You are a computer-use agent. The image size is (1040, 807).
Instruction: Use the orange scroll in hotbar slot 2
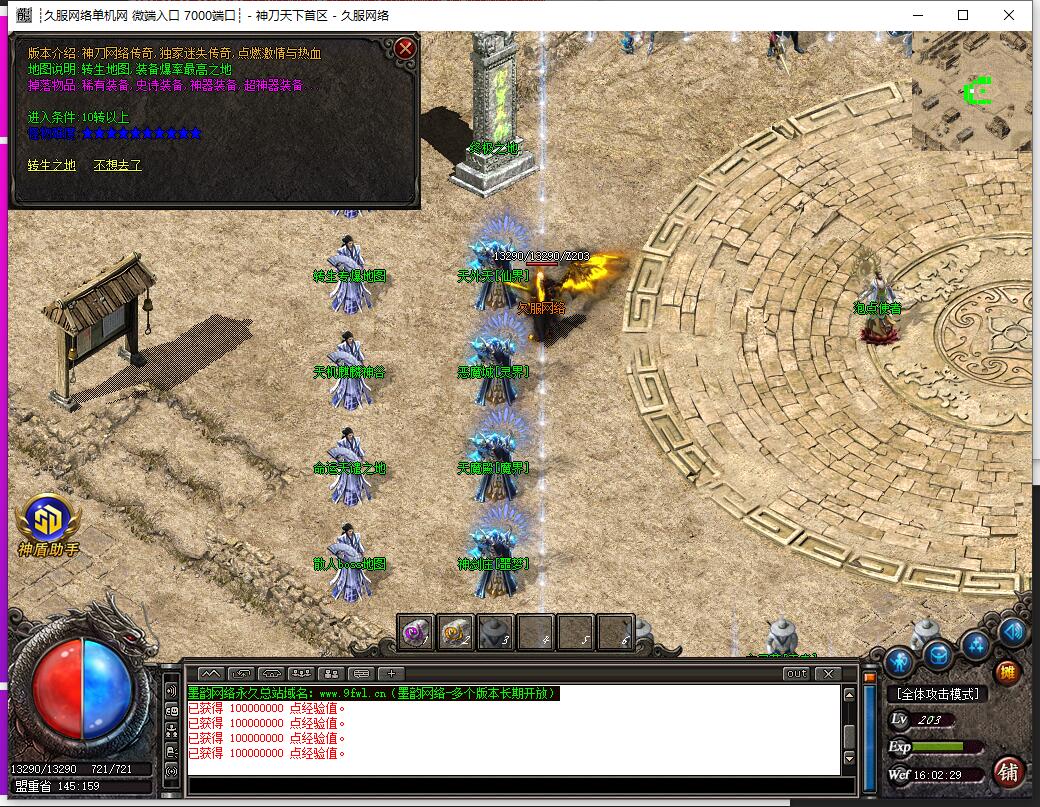click(x=456, y=631)
